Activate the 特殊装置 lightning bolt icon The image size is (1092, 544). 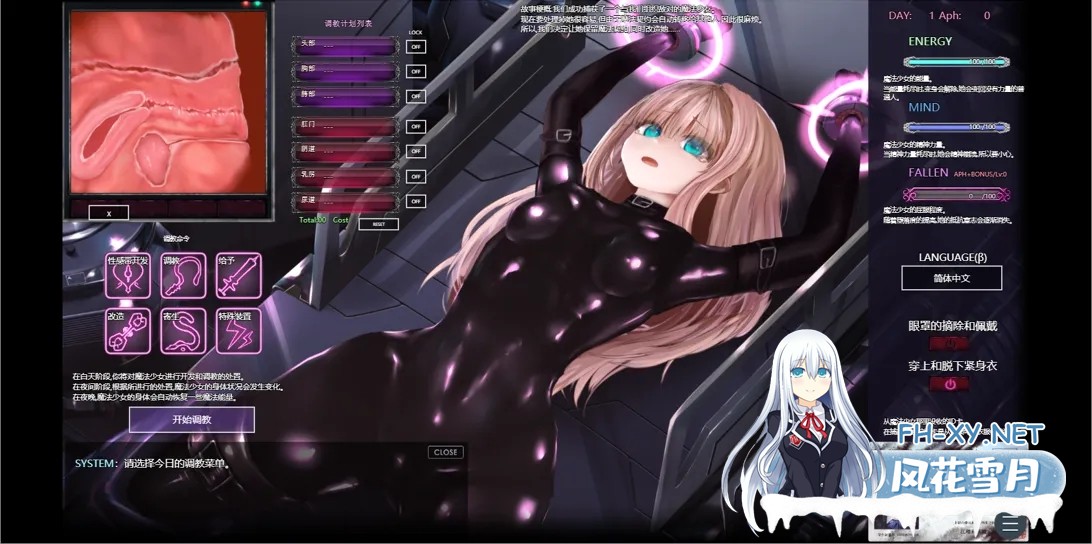(239, 331)
